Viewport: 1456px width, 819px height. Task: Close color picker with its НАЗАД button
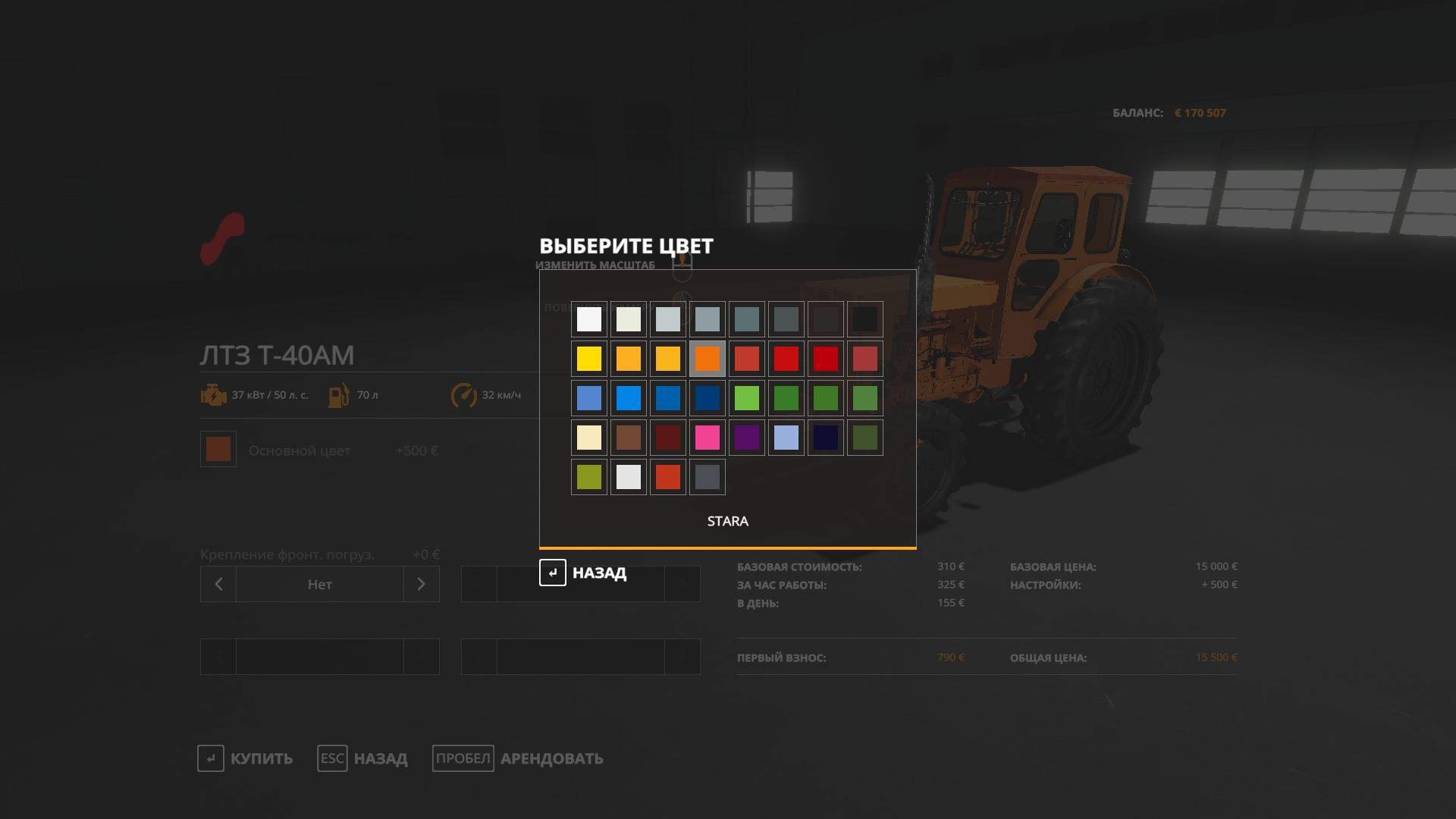pos(583,573)
